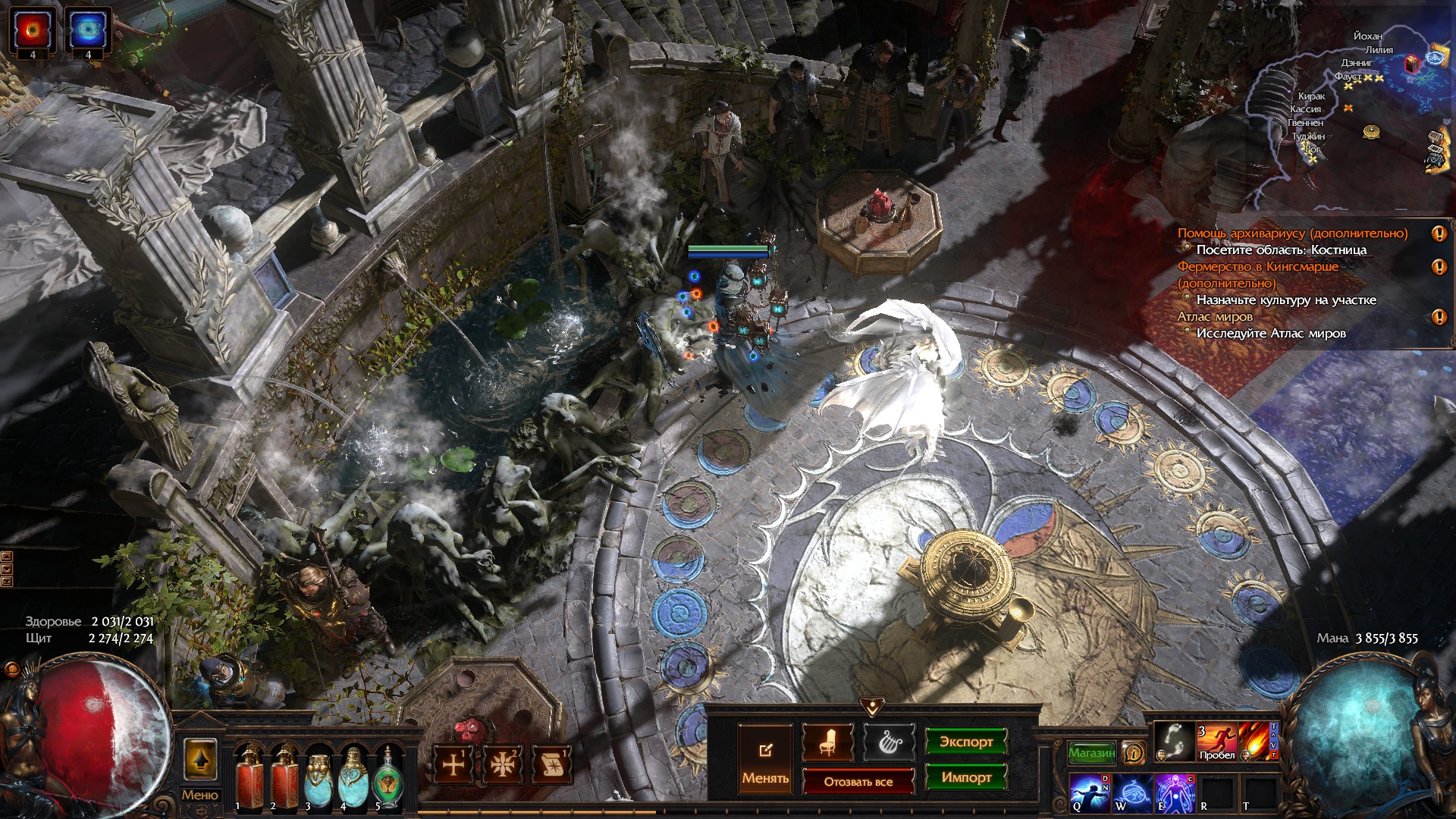This screenshot has height=819, width=1456.
Task: Select the cross icon with number 1
Action: pos(453,764)
